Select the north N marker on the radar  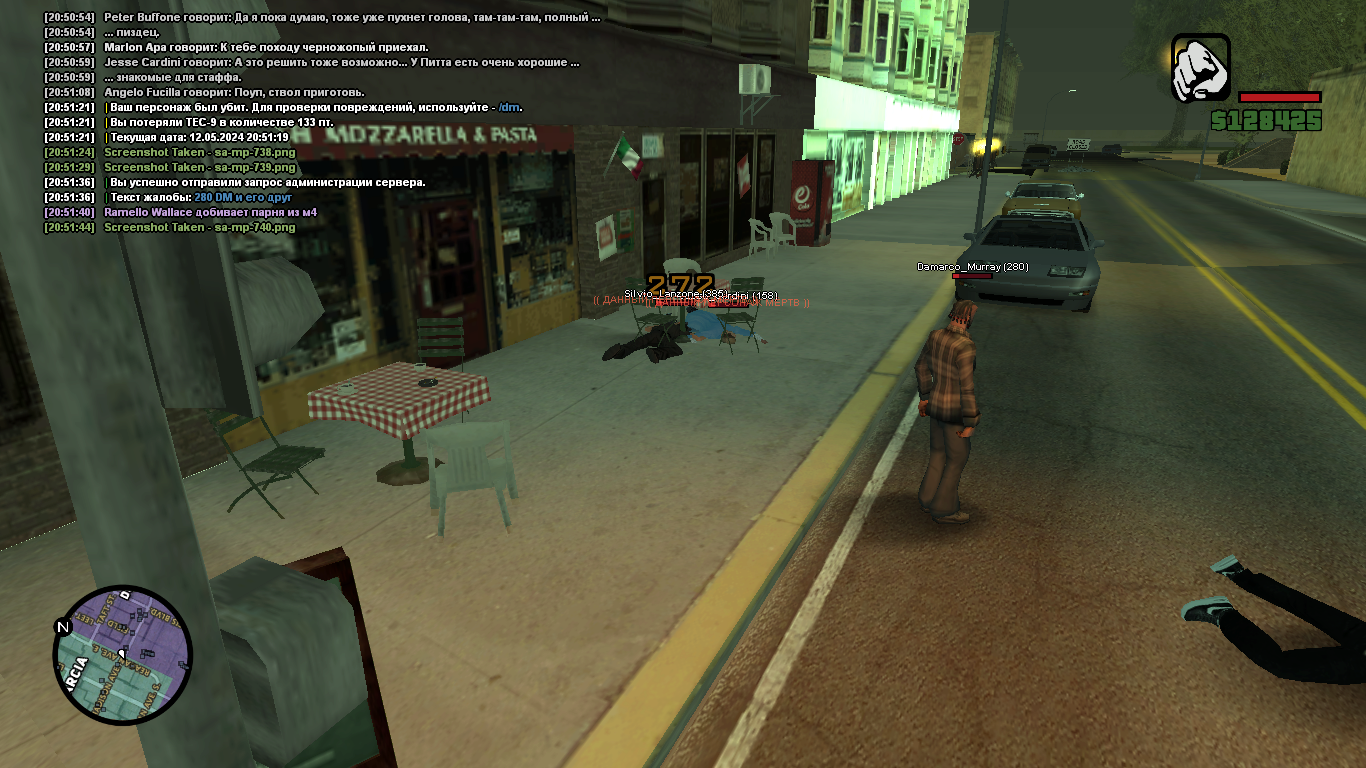click(63, 628)
